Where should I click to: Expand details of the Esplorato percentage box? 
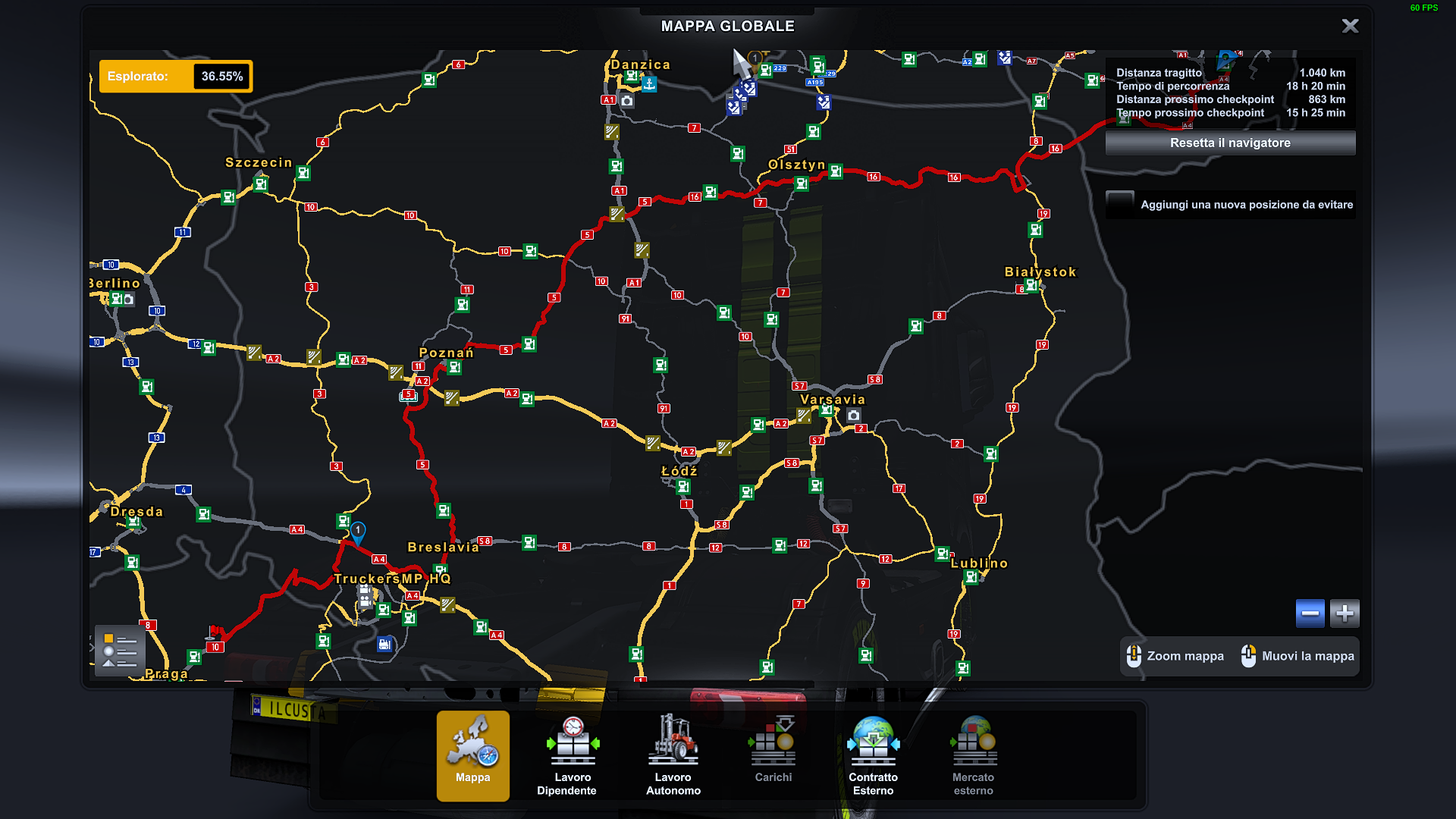coord(174,76)
